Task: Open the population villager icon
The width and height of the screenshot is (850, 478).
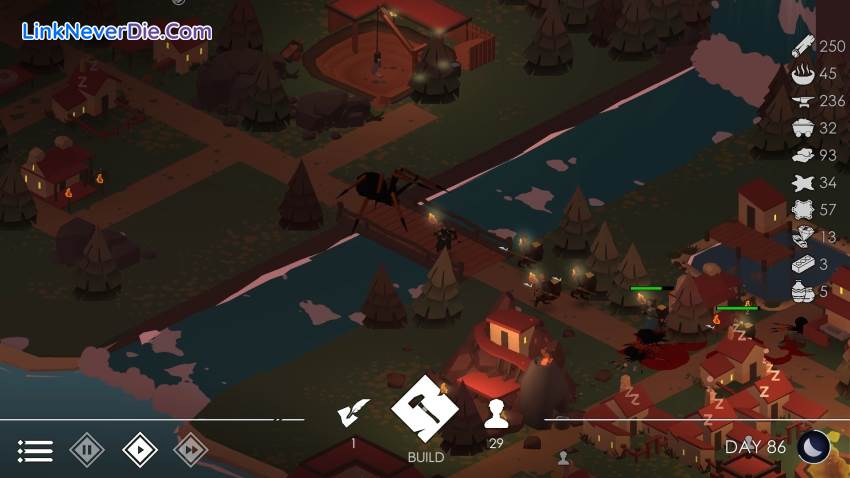Action: [496, 412]
